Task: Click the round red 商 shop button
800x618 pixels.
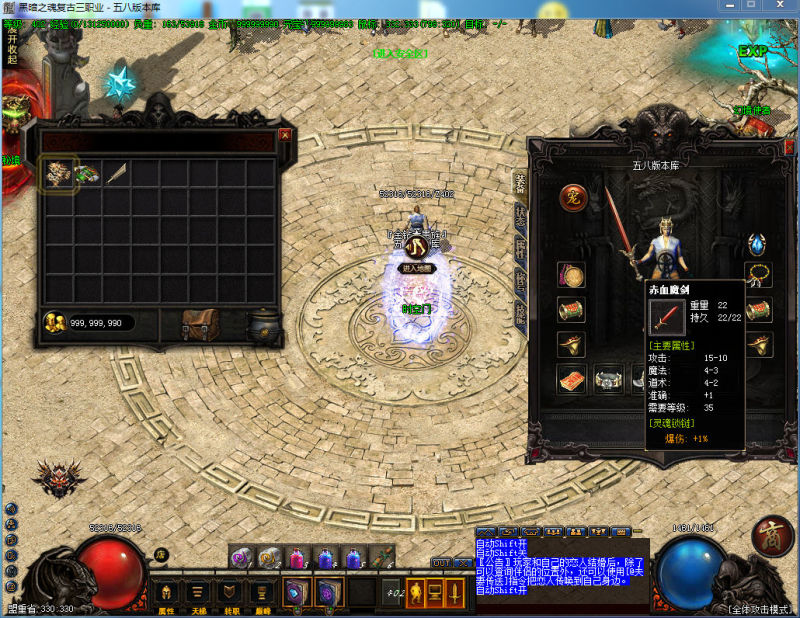Action: [772, 534]
